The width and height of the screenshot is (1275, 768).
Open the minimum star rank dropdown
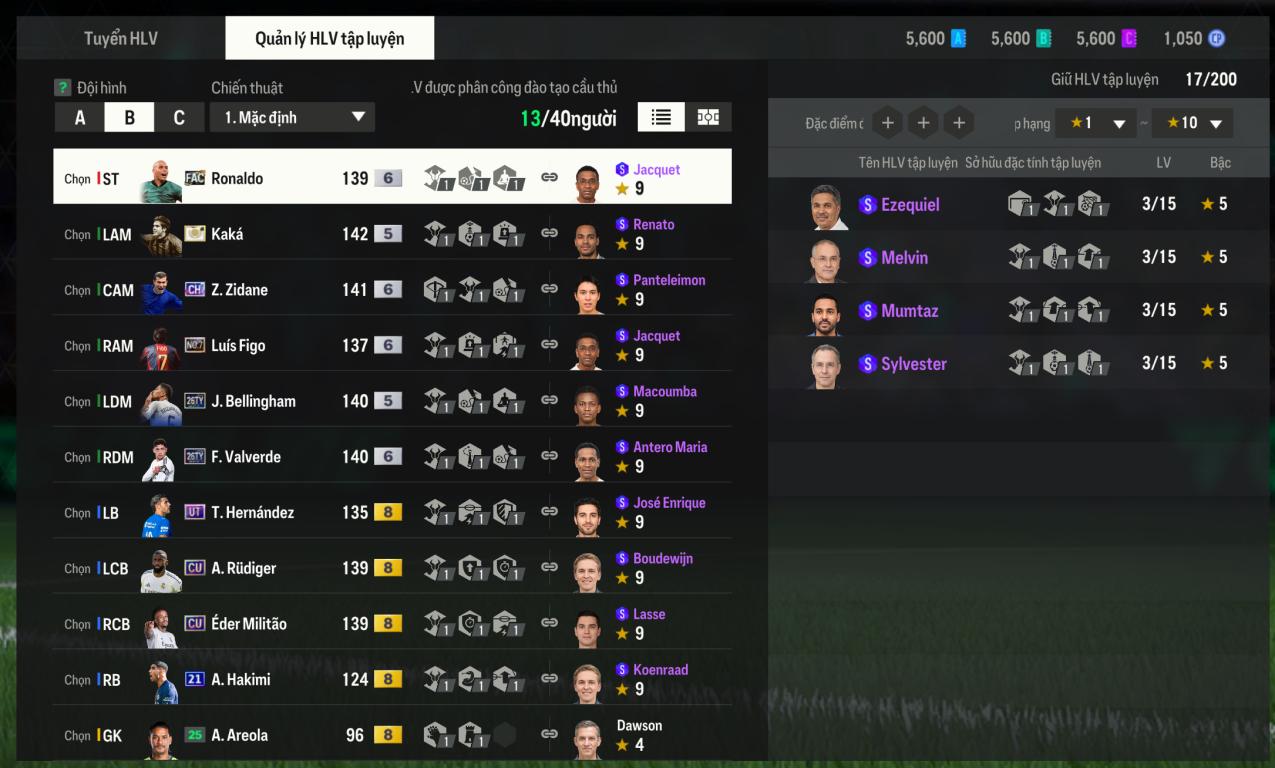pyautogui.click(x=1096, y=123)
